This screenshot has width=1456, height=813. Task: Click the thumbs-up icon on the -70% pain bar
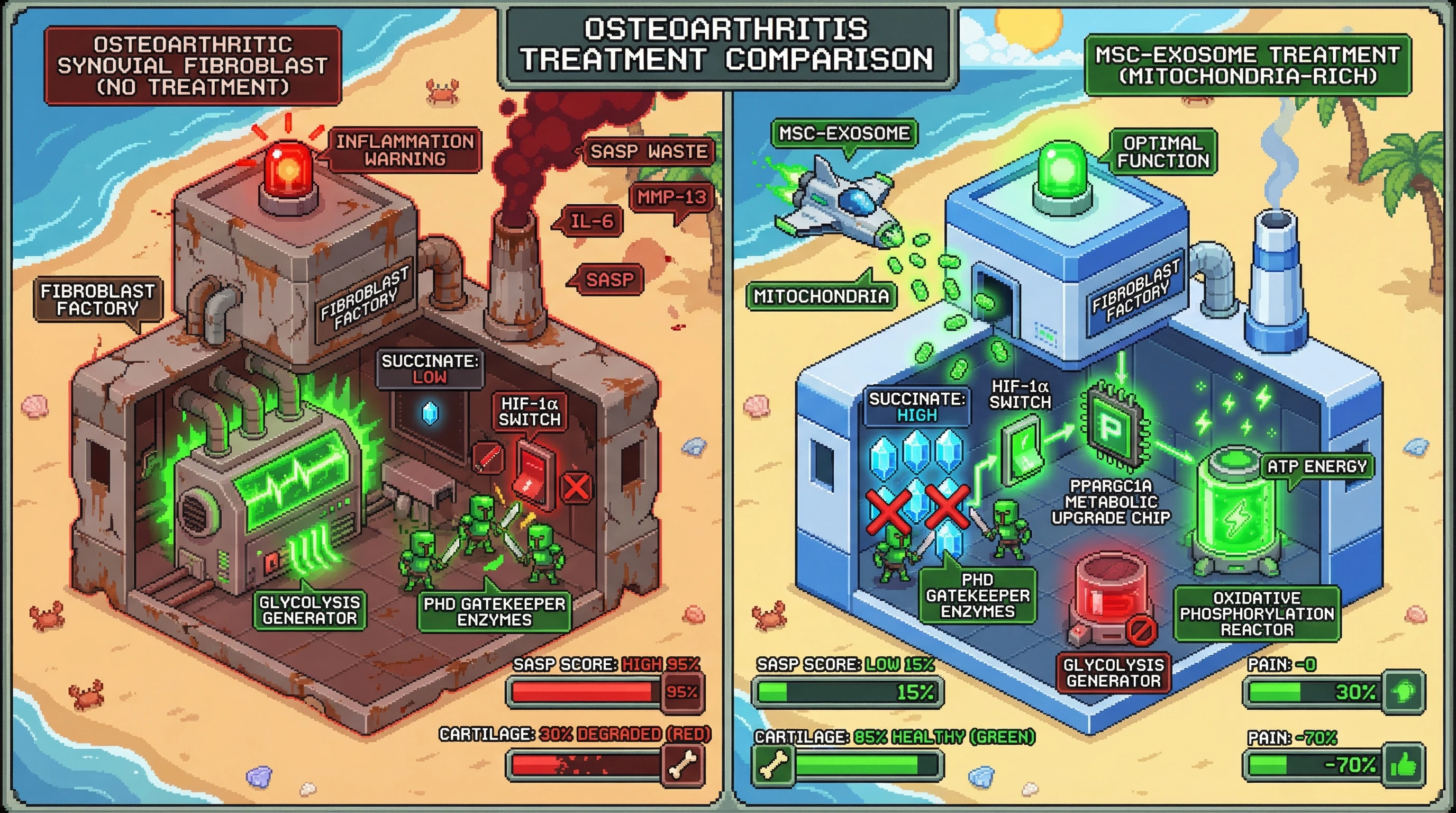click(1404, 765)
